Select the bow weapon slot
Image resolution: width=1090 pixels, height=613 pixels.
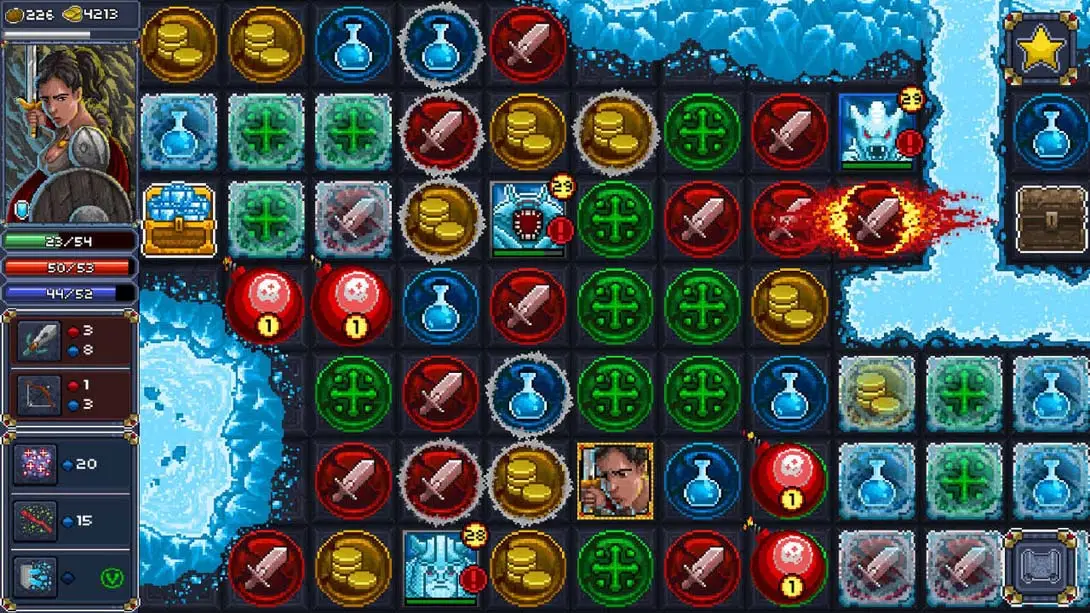(x=39, y=395)
